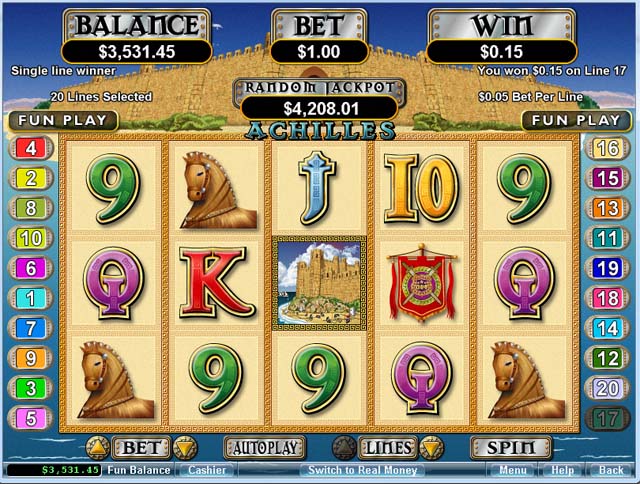Choose payline number 10 marker

coord(29,238)
